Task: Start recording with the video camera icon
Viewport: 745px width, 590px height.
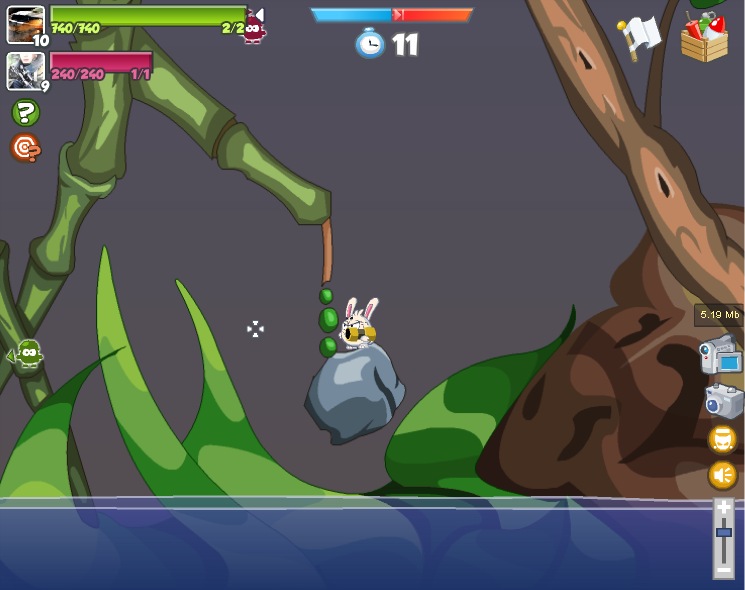Action: point(719,355)
